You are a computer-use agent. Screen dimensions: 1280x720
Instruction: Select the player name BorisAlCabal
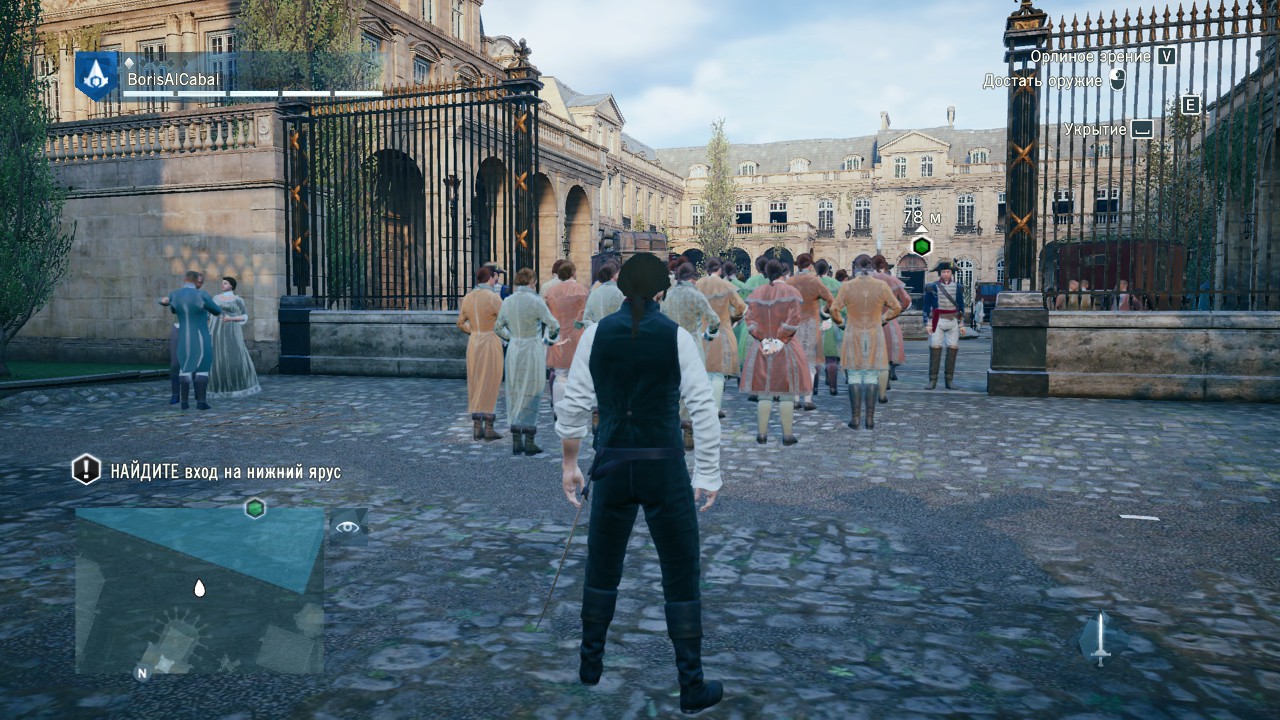point(175,79)
